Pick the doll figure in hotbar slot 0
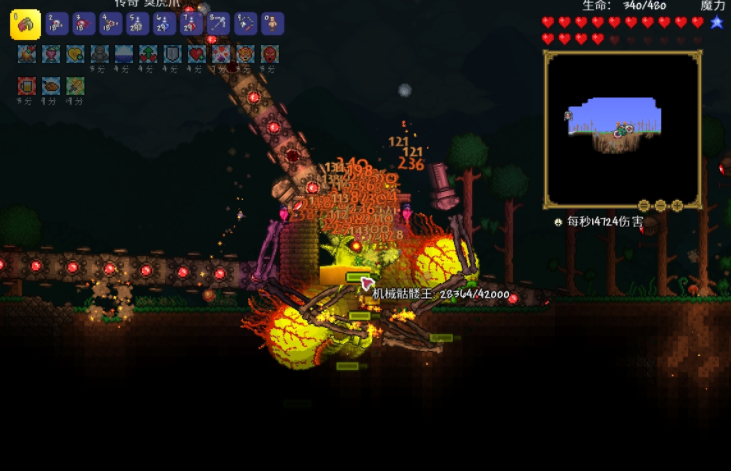The image size is (731, 471). click(x=272, y=24)
